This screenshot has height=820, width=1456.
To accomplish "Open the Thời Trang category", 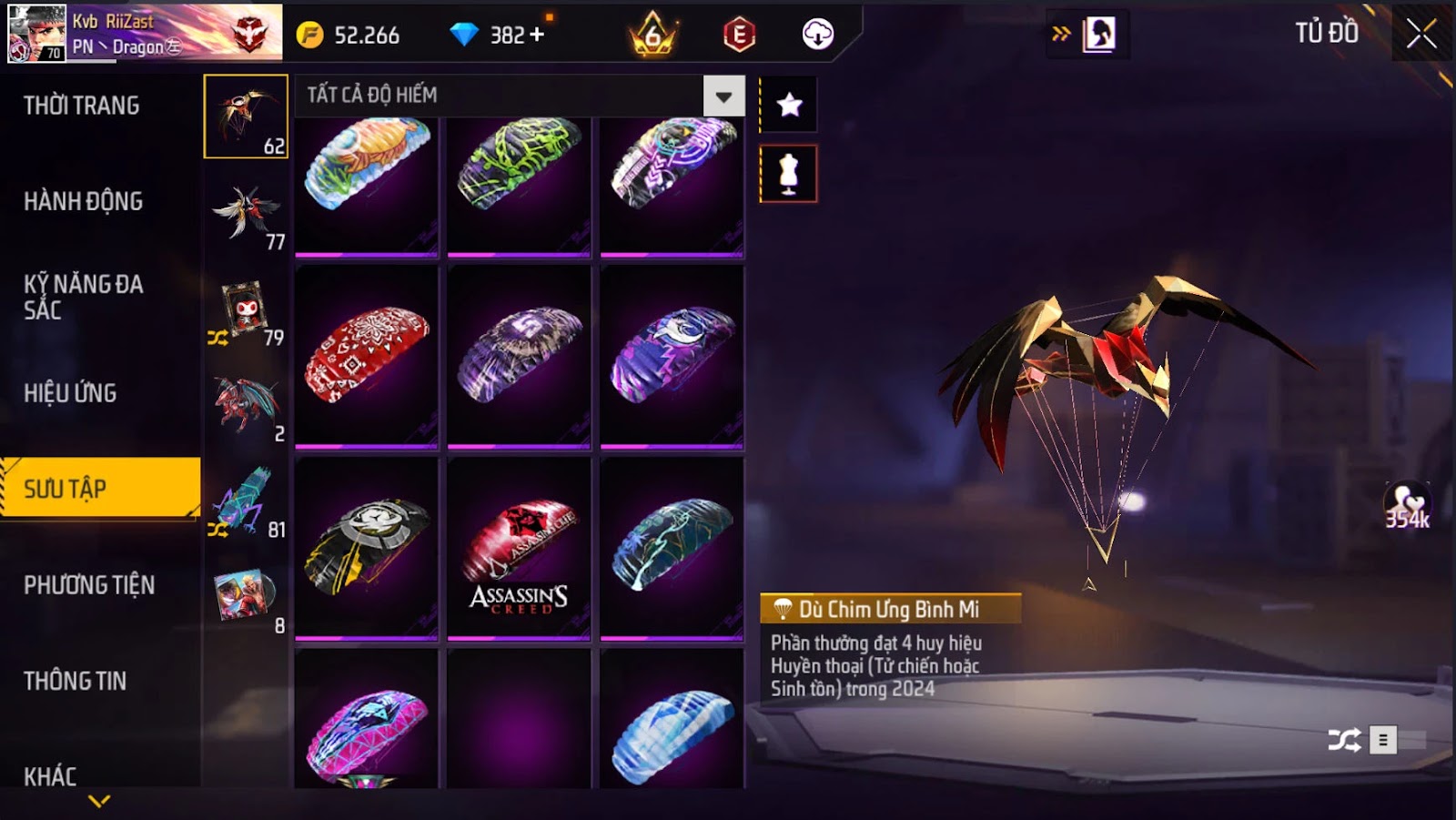I will pos(82,106).
